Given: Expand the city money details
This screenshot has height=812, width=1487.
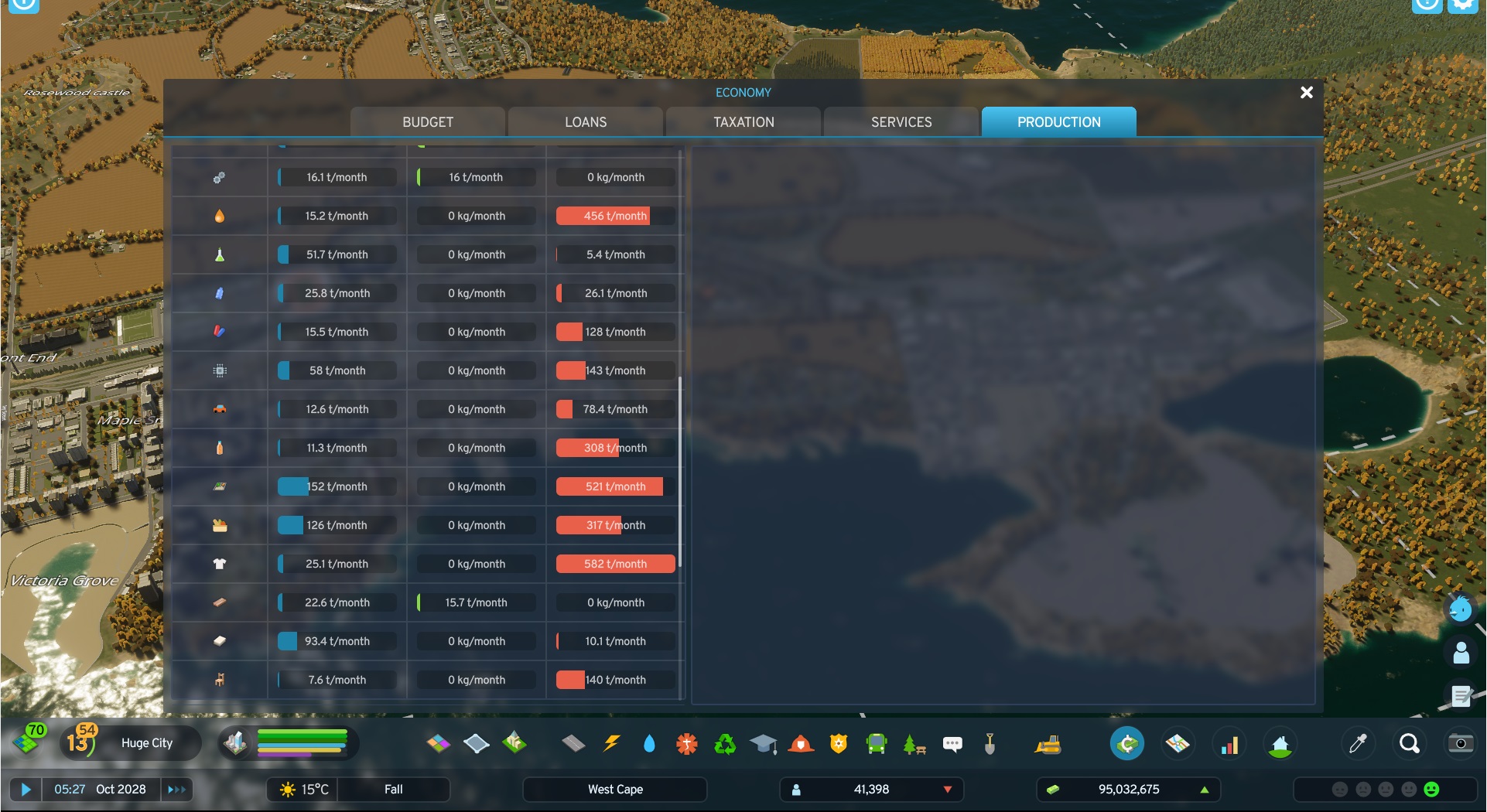Looking at the screenshot, I should [1204, 789].
